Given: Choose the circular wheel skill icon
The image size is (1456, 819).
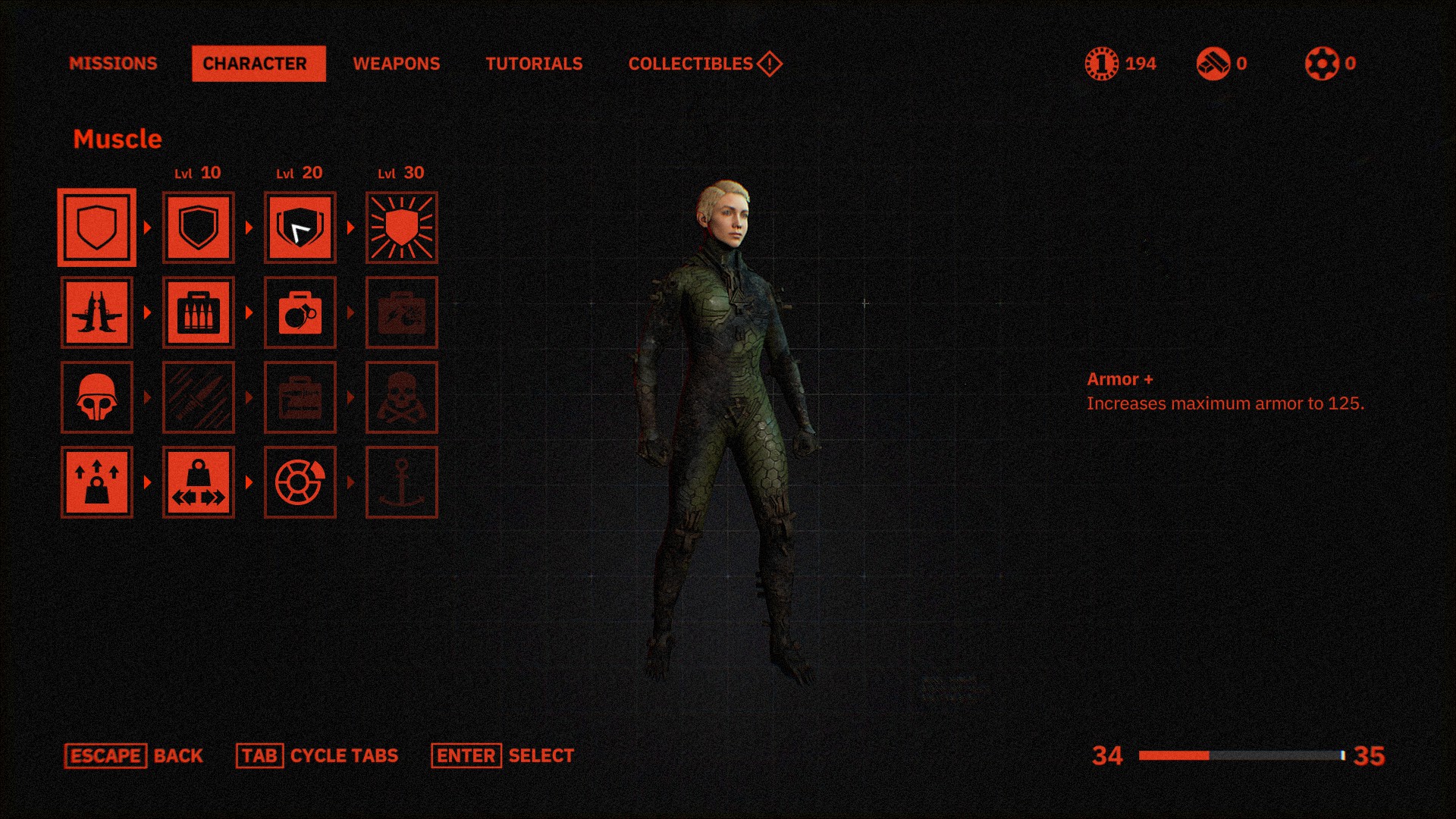Looking at the screenshot, I should [300, 482].
